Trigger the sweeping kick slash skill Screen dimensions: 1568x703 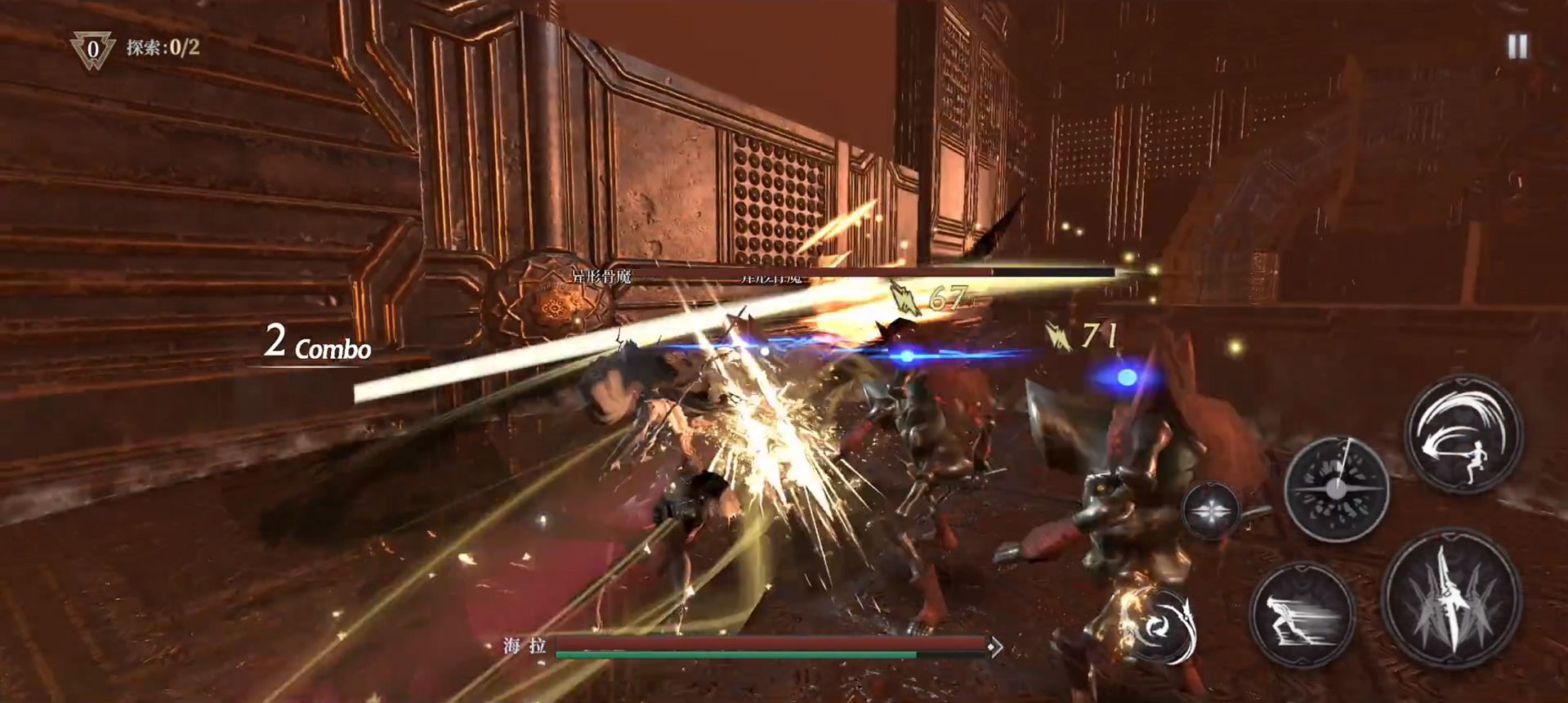1463,434
